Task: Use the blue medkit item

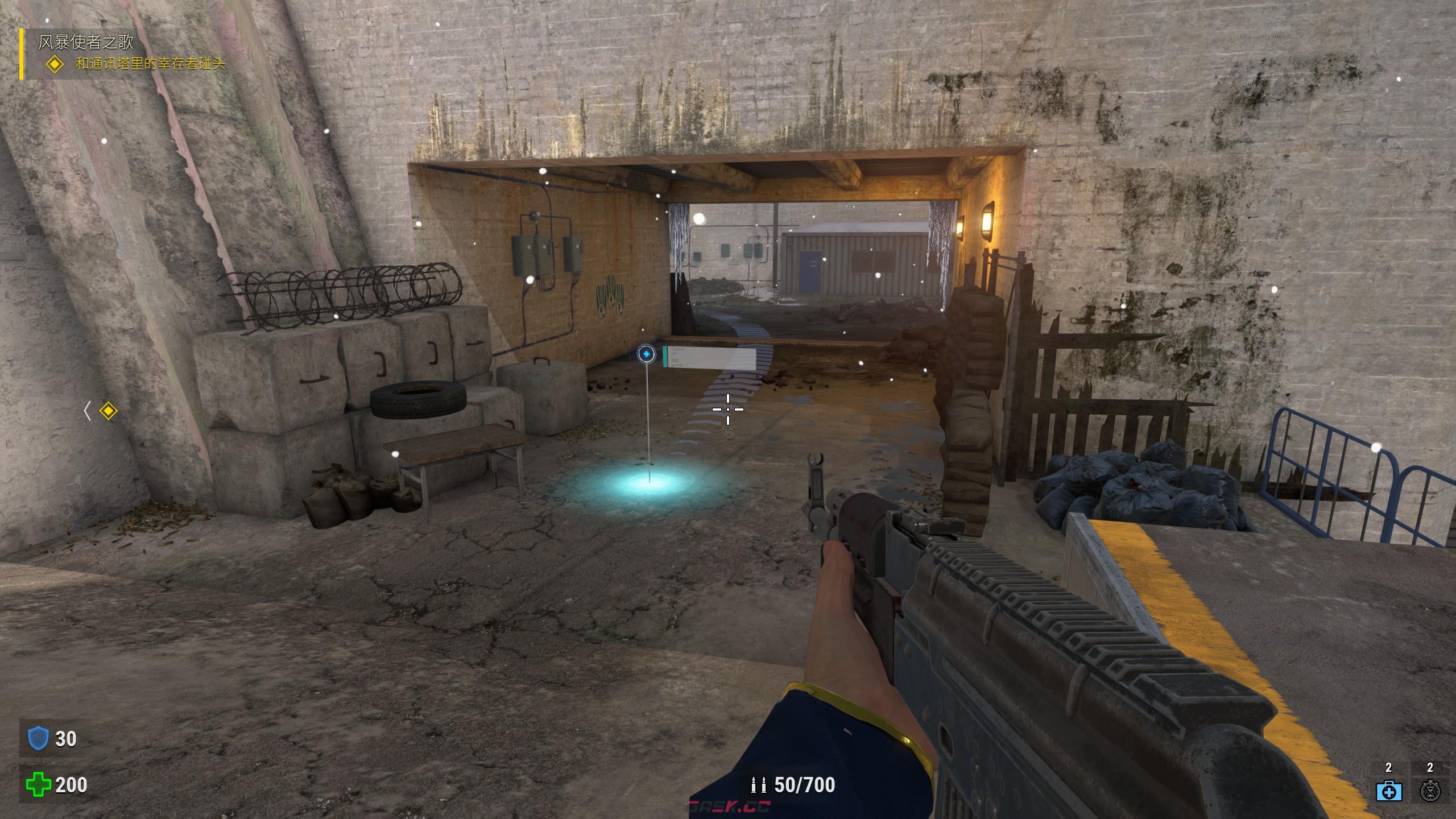Action: click(x=1388, y=791)
